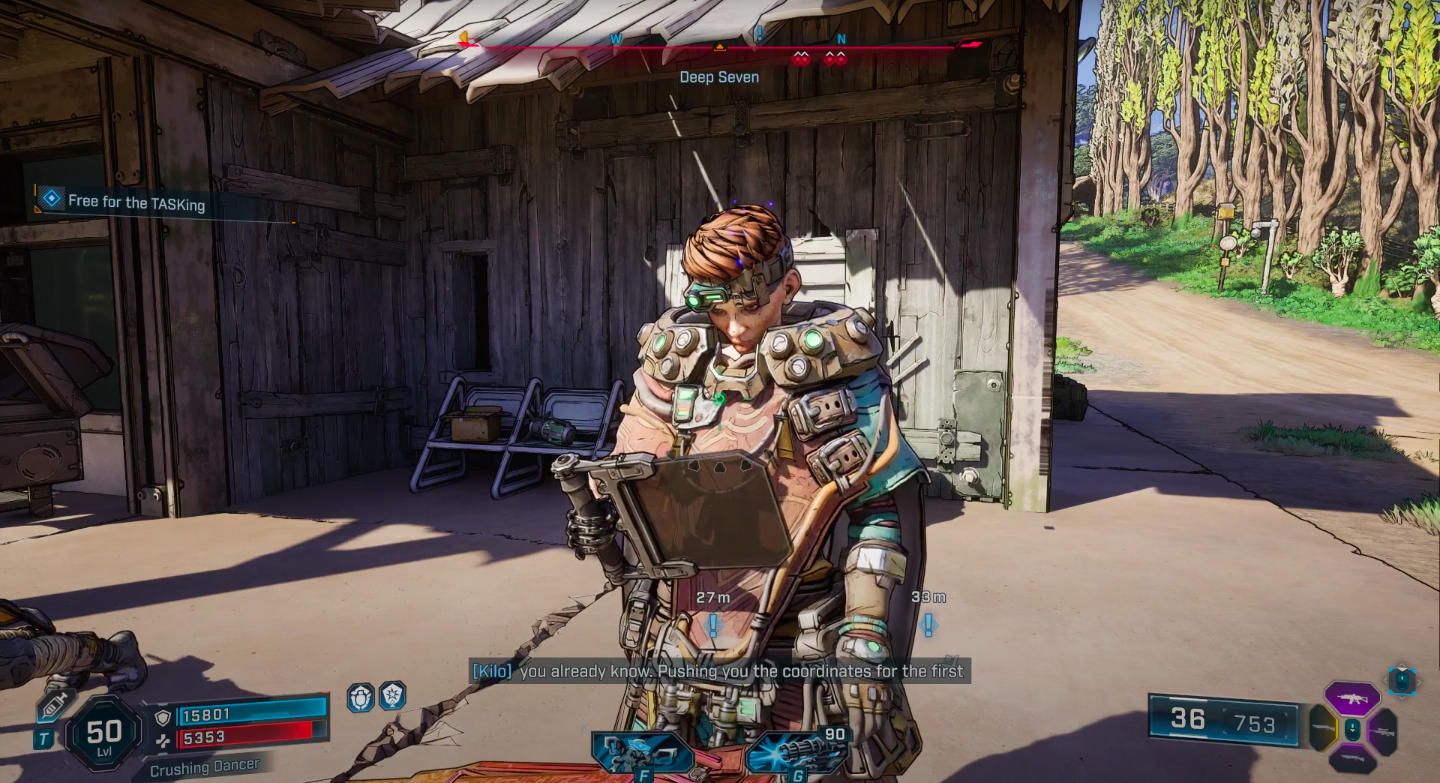Image resolution: width=1440 pixels, height=783 pixels.
Task: Click the 33 m objective waypoint marker
Action: [x=928, y=626]
